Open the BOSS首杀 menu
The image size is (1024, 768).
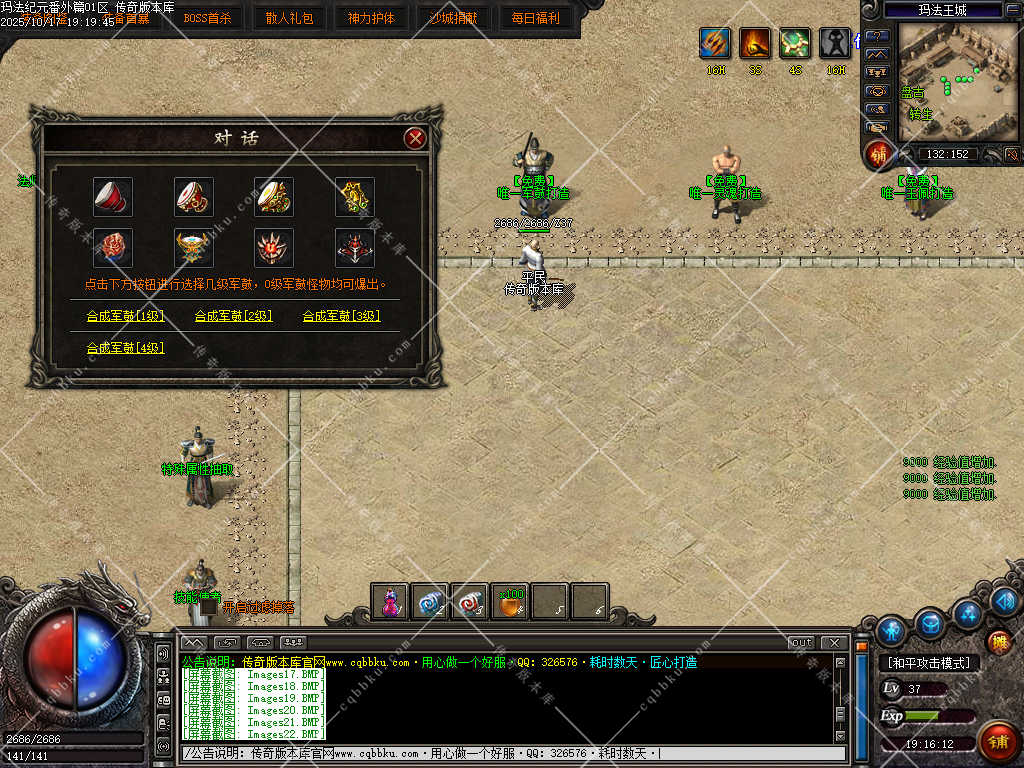tap(207, 18)
